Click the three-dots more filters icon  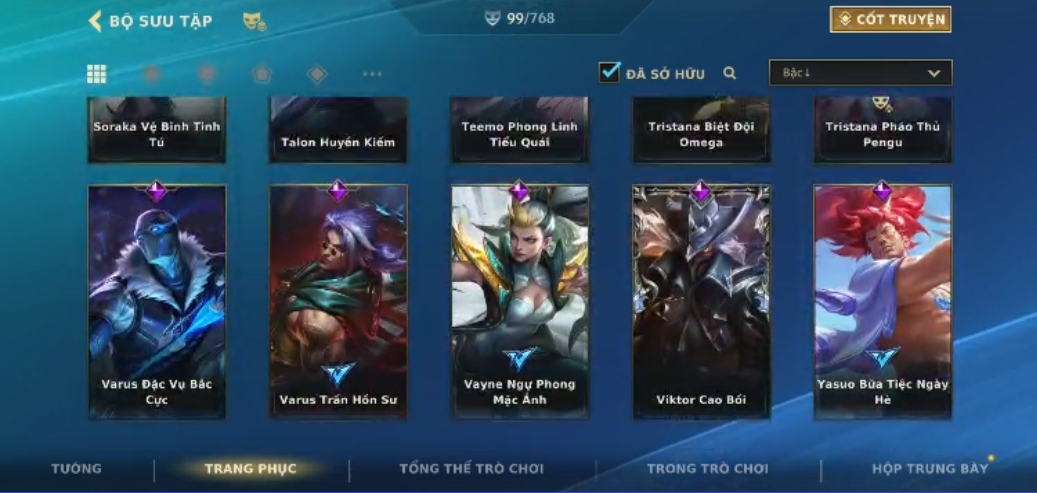(x=372, y=74)
